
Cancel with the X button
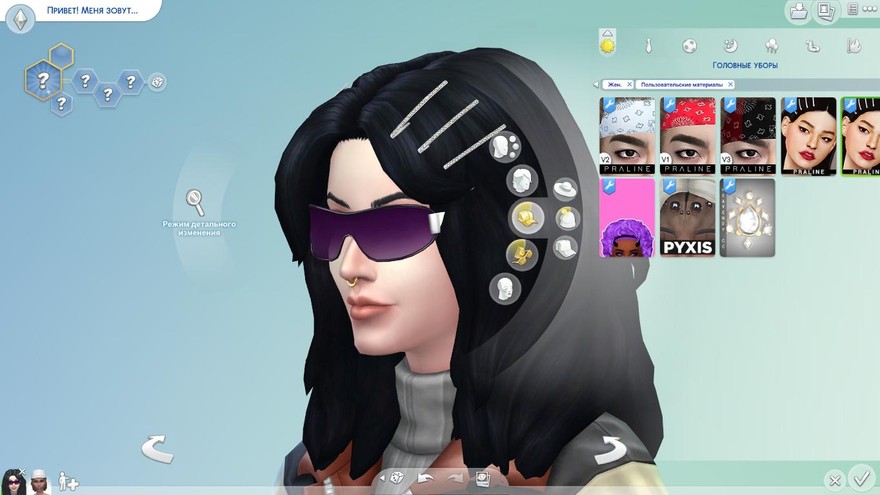point(835,481)
